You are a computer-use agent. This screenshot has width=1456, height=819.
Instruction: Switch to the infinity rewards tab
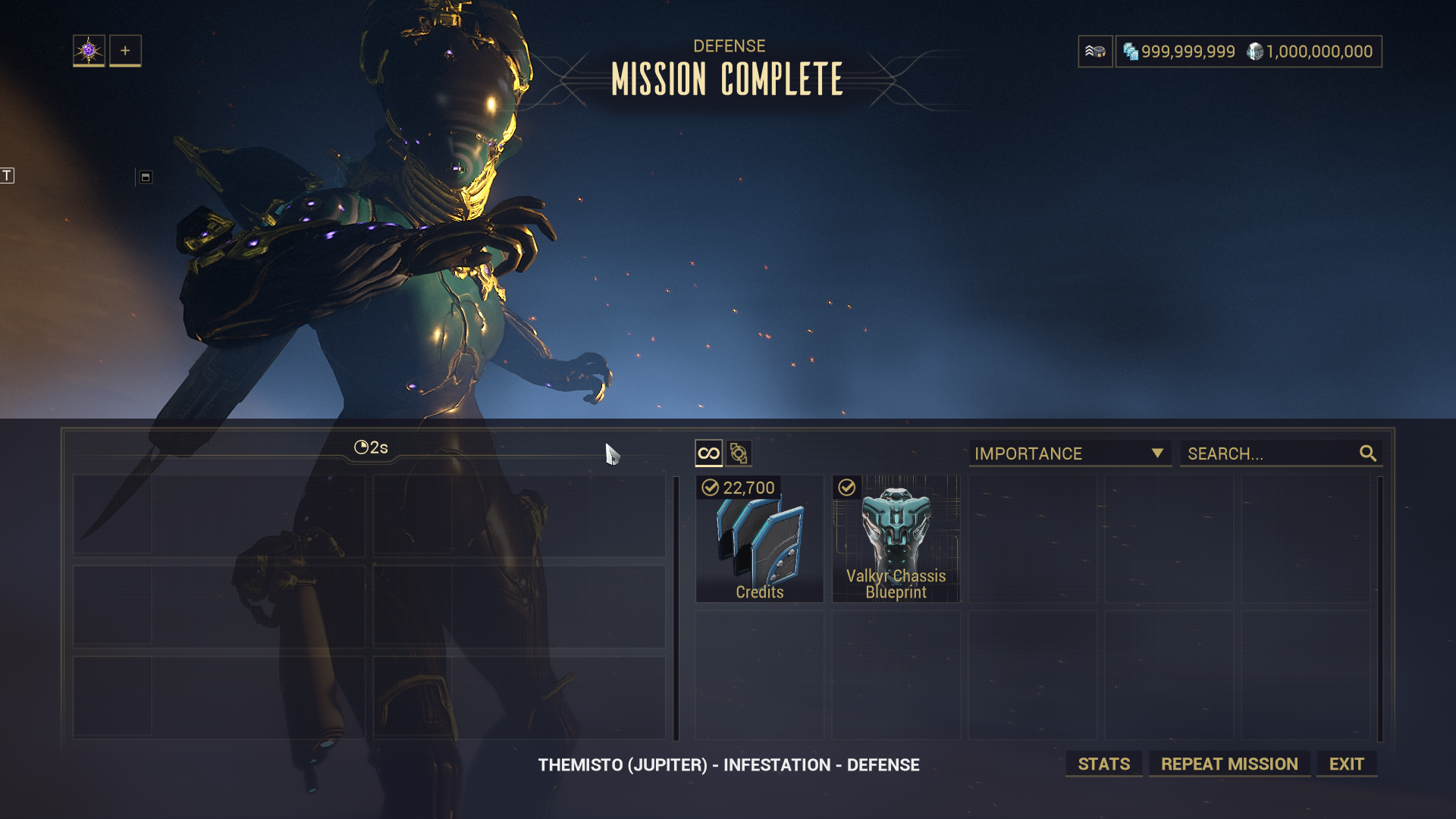point(708,453)
